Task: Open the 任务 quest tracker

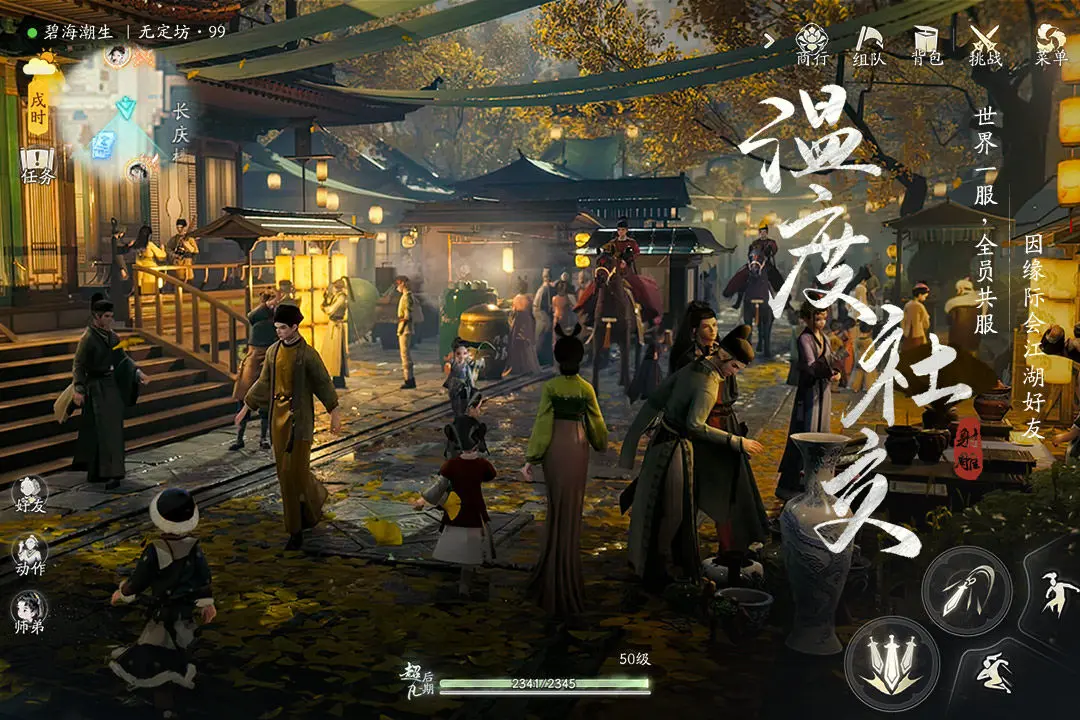Action: 37,166
